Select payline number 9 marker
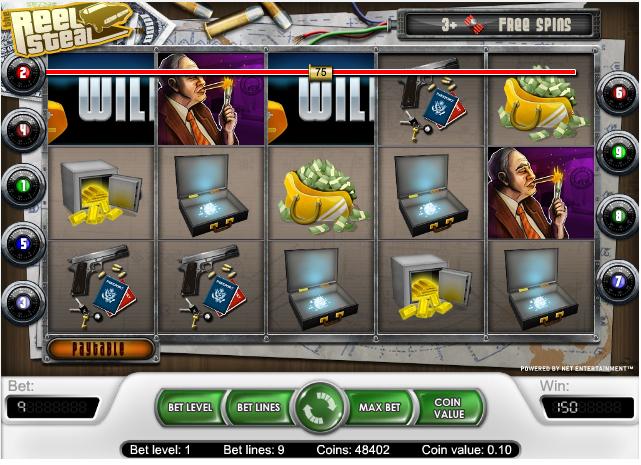Image resolution: width=641 pixels, height=465 pixels. coord(618,152)
